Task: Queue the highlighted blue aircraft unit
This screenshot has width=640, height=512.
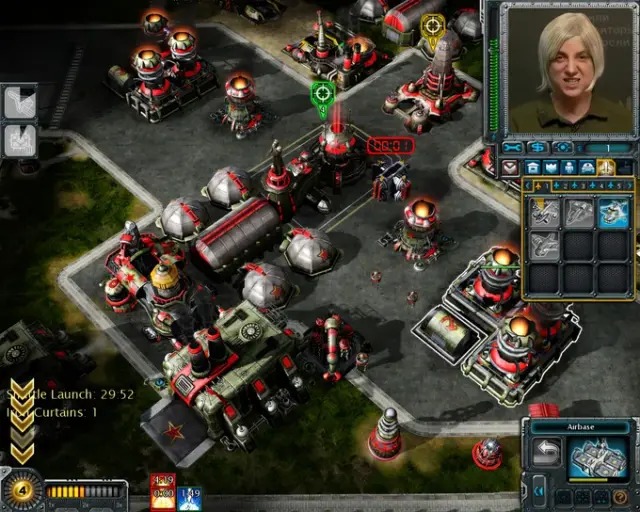Action: (612, 212)
